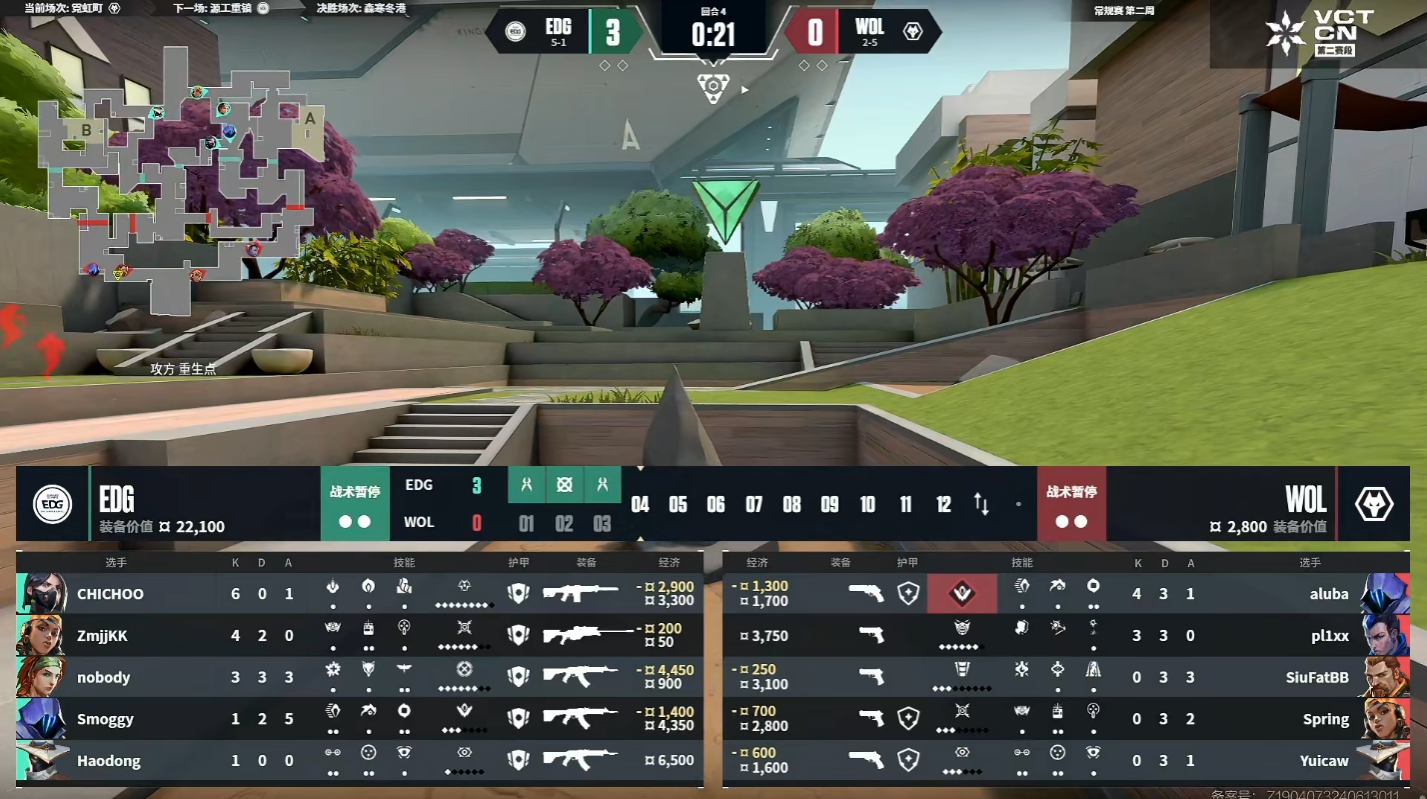Select Yuicaw's player row
The width and height of the screenshot is (1427, 799).
tap(1065, 761)
